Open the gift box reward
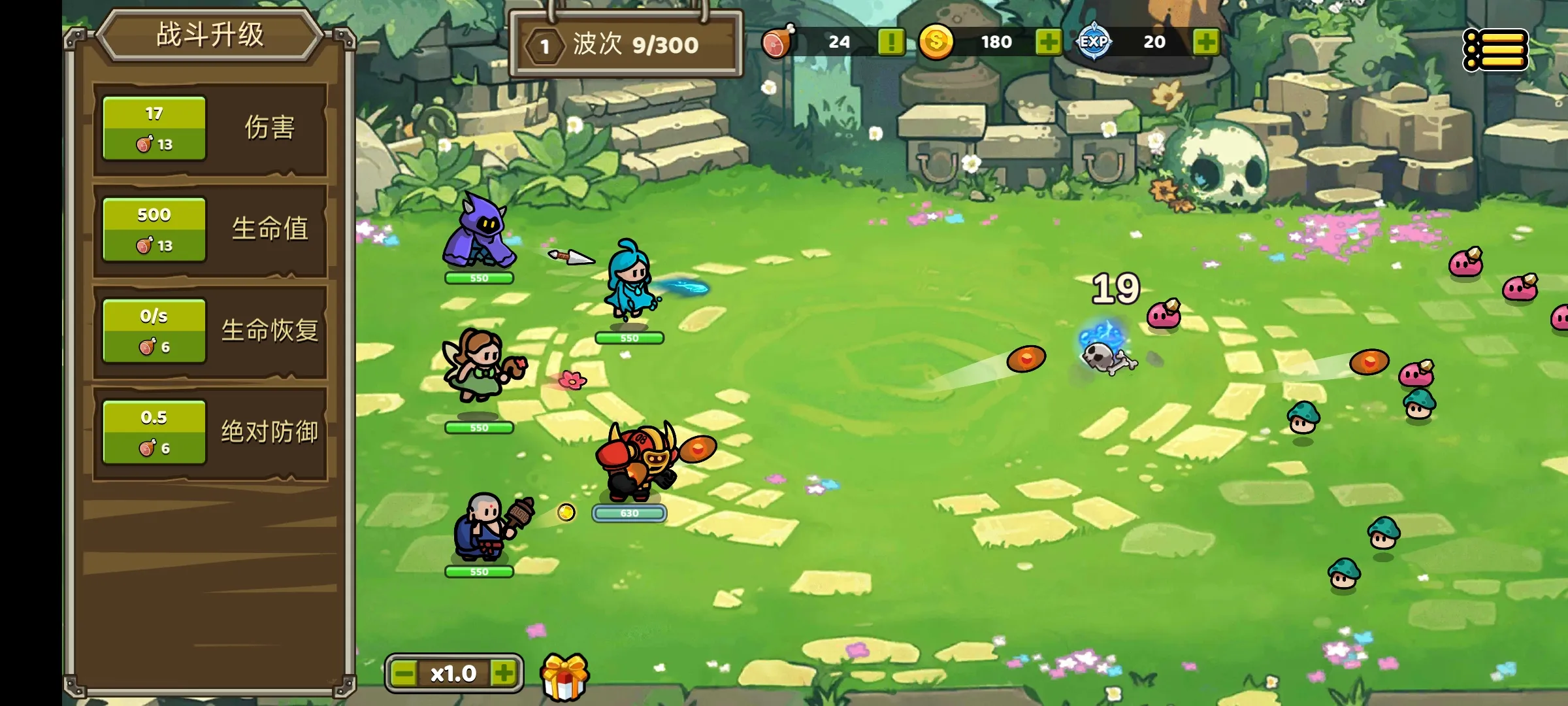Viewport: 1568px width, 706px height. [564, 677]
